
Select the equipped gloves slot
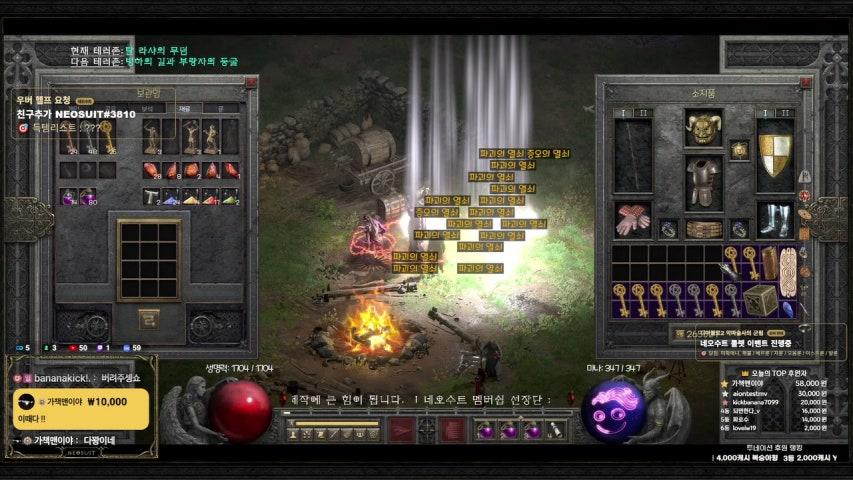[632, 221]
